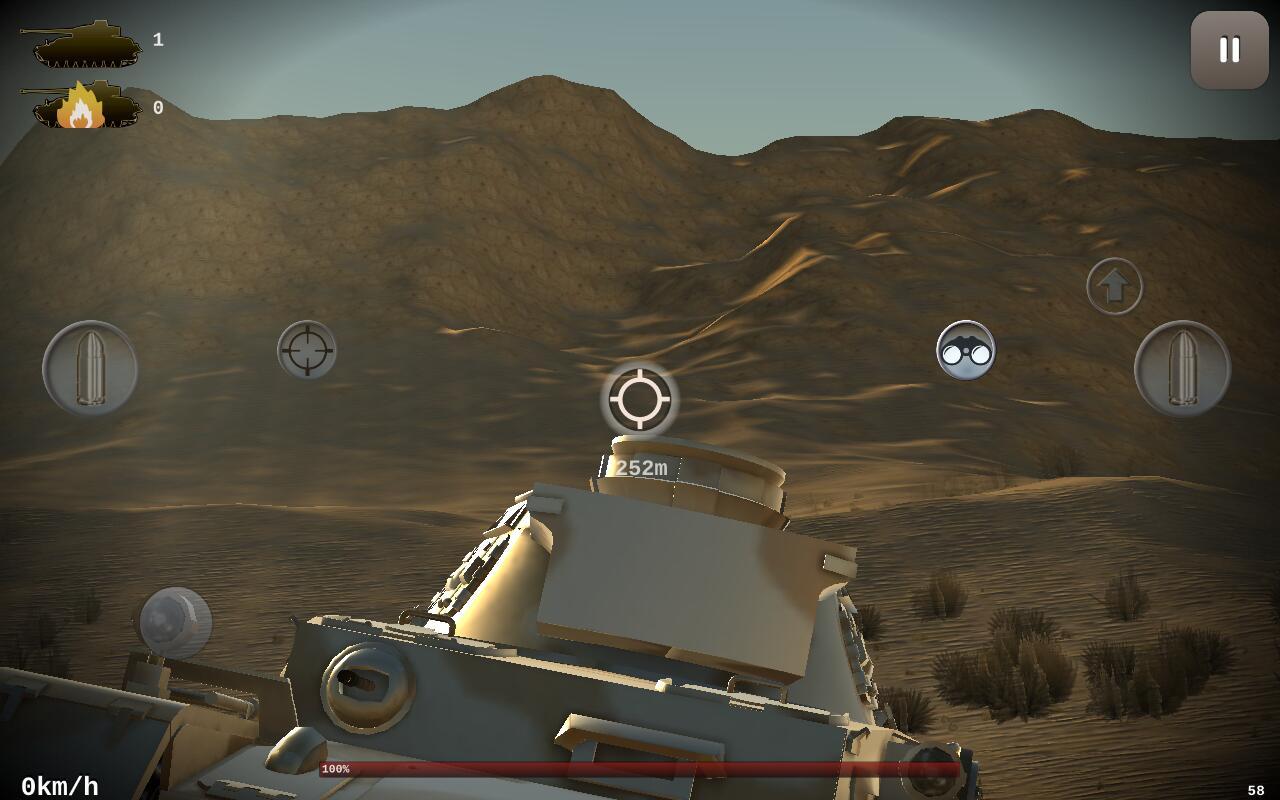Click the hex bolt control button
Screen dimensions: 1280x800
click(175, 622)
